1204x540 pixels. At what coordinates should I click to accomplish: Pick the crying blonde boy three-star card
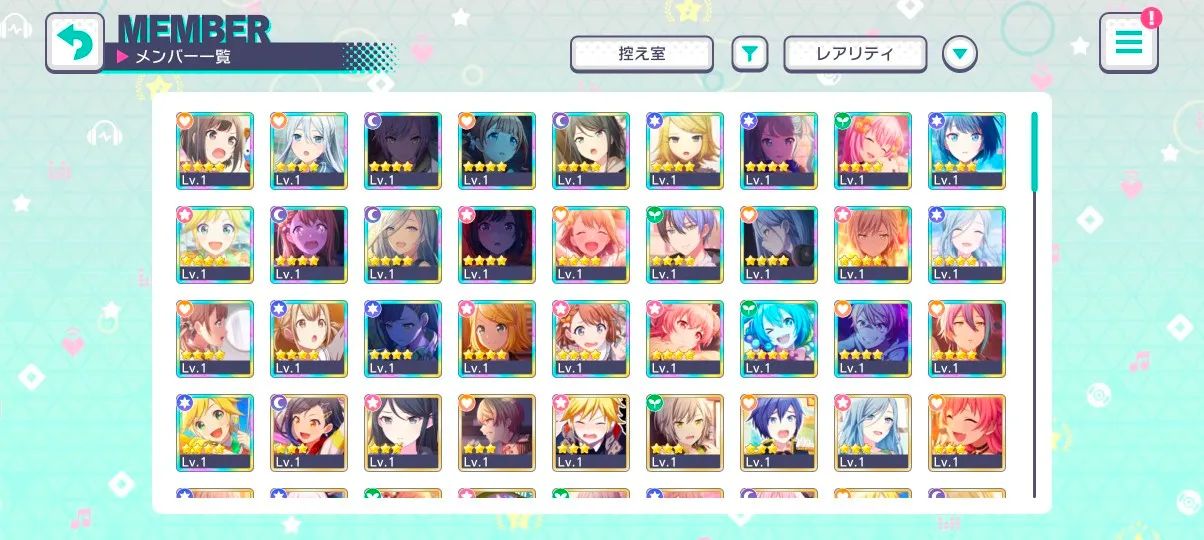click(591, 432)
